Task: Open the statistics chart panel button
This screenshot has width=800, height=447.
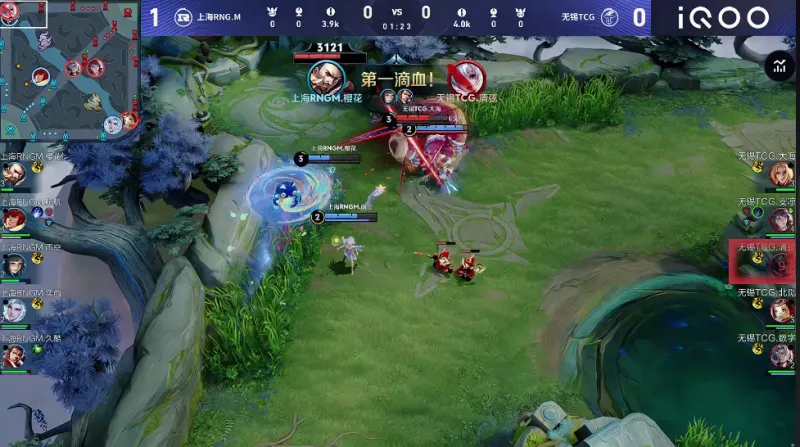Action: point(778,66)
